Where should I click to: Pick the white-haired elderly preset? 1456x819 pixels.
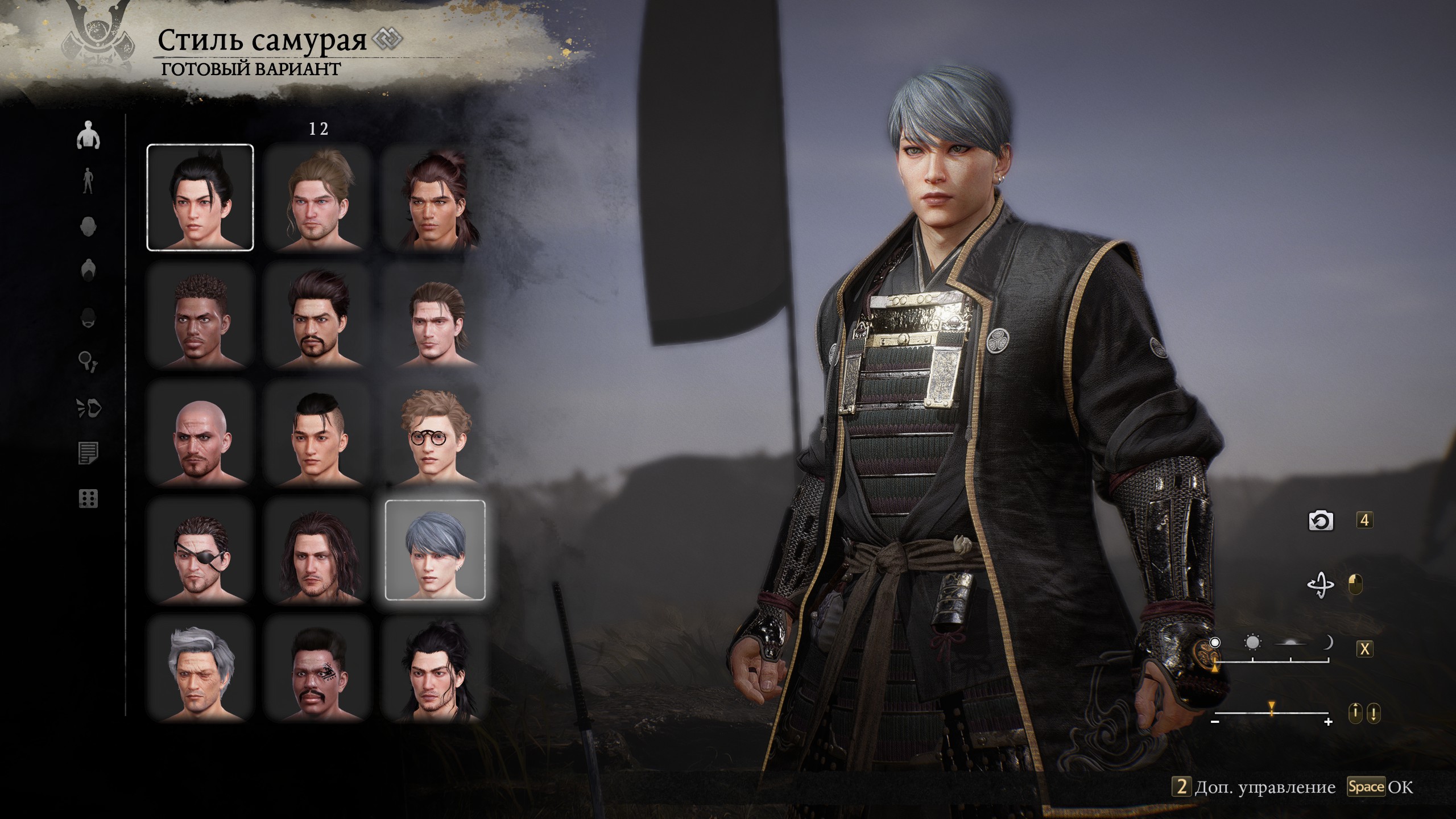[200, 668]
